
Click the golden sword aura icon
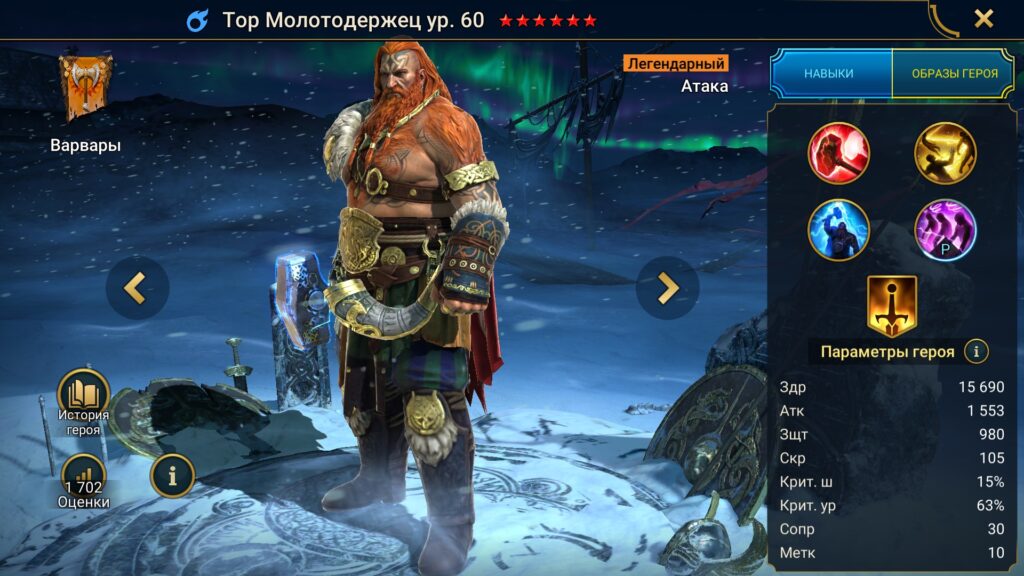(891, 305)
